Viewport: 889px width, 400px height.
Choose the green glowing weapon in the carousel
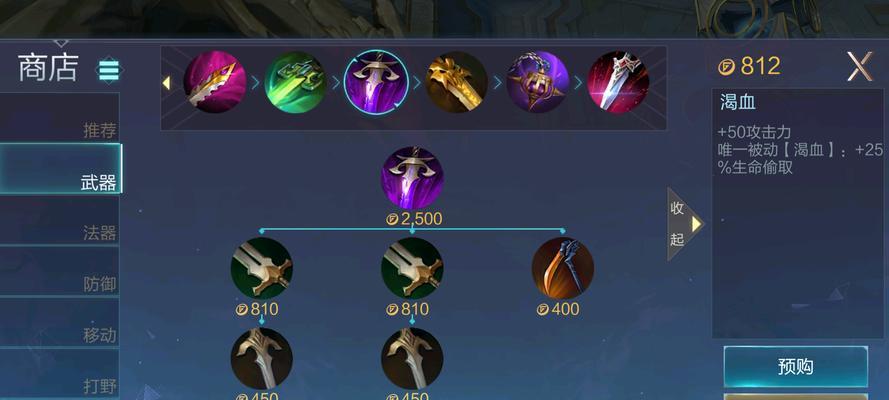pyautogui.click(x=295, y=82)
